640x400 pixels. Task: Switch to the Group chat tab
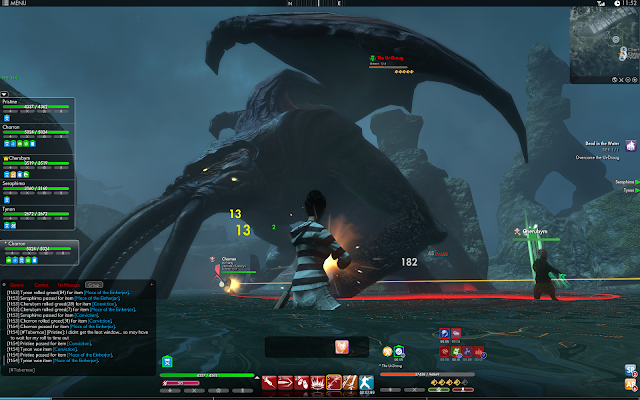tap(93, 285)
